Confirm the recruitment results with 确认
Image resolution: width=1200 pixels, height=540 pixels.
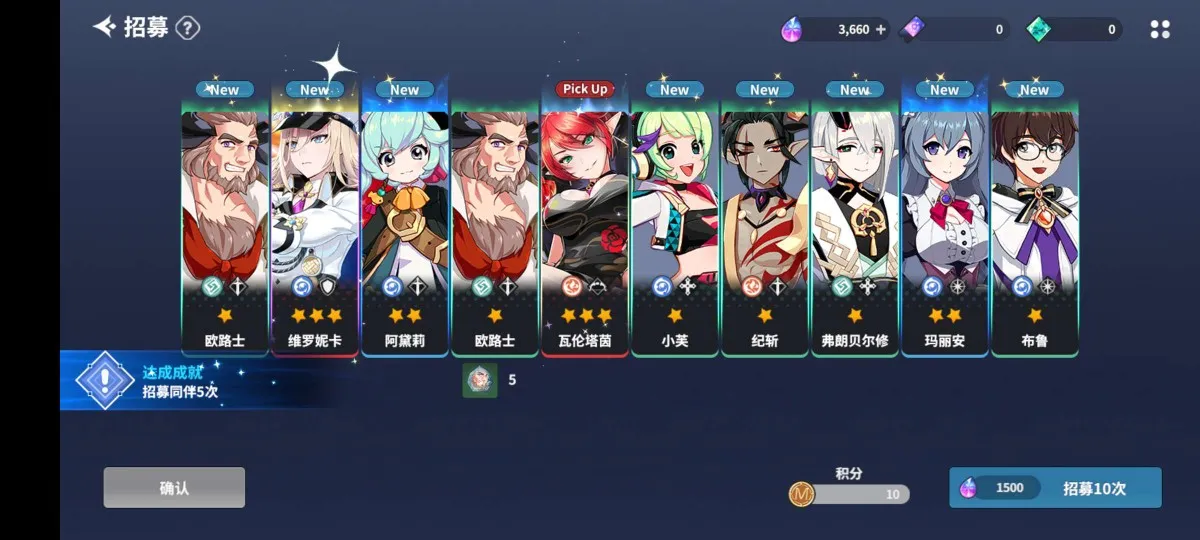point(174,487)
